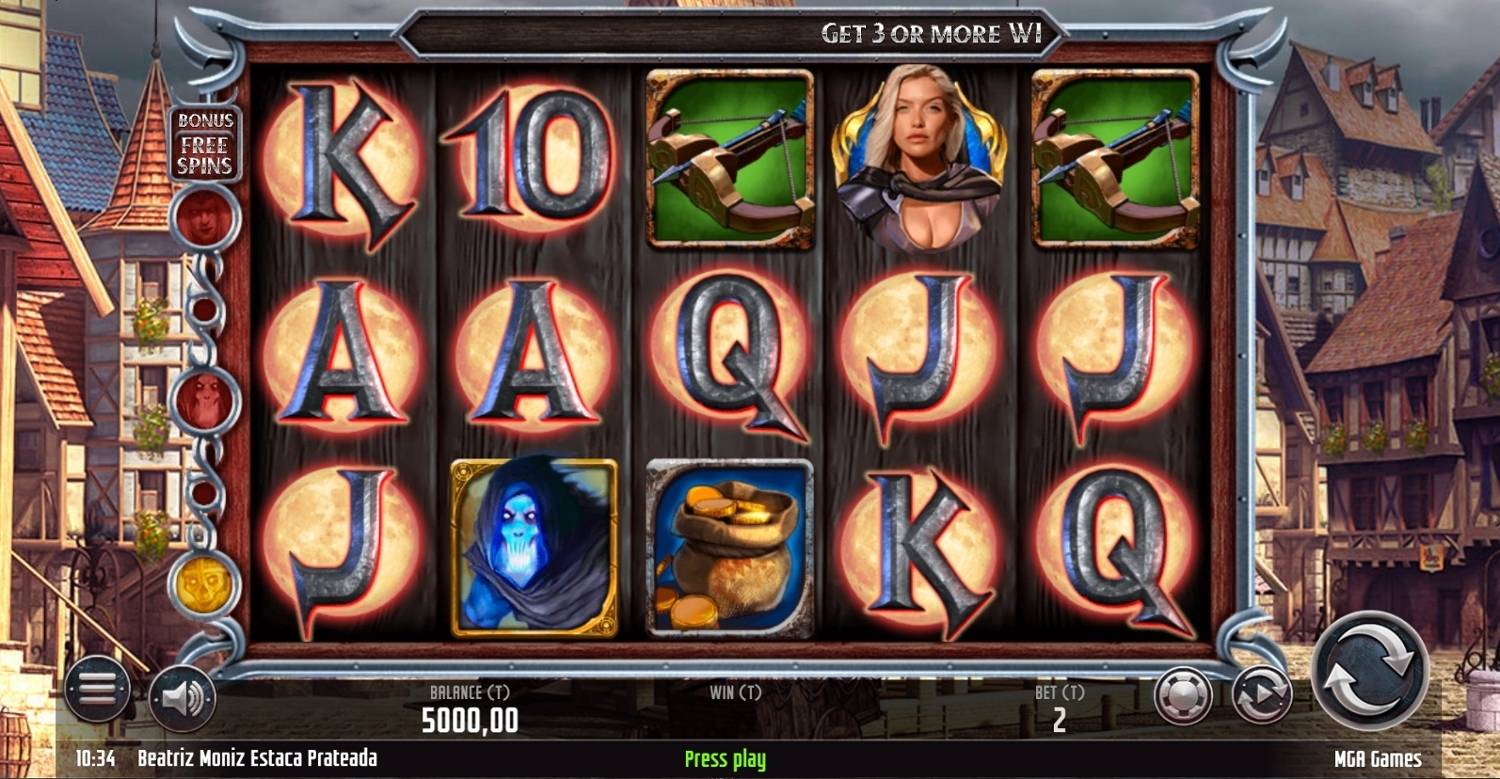
Task: Open the hamburger menu
Action: 97,689
